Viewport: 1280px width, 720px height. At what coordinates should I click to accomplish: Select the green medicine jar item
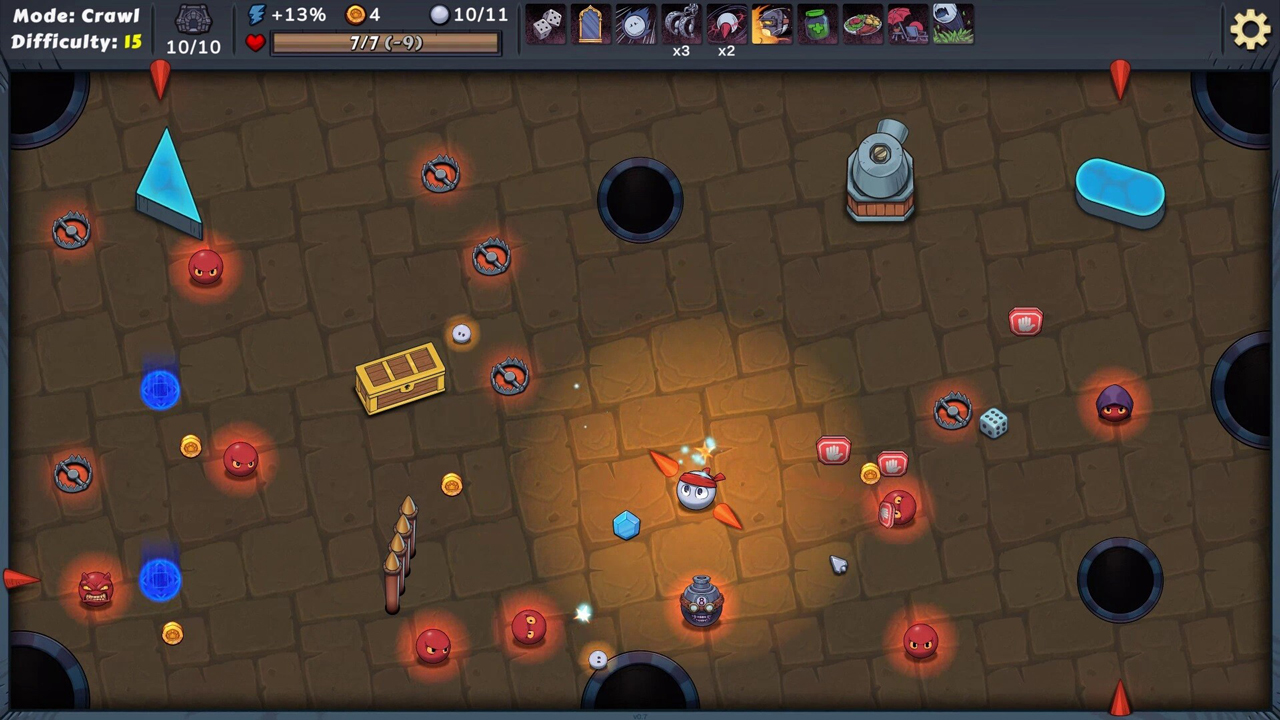point(817,24)
